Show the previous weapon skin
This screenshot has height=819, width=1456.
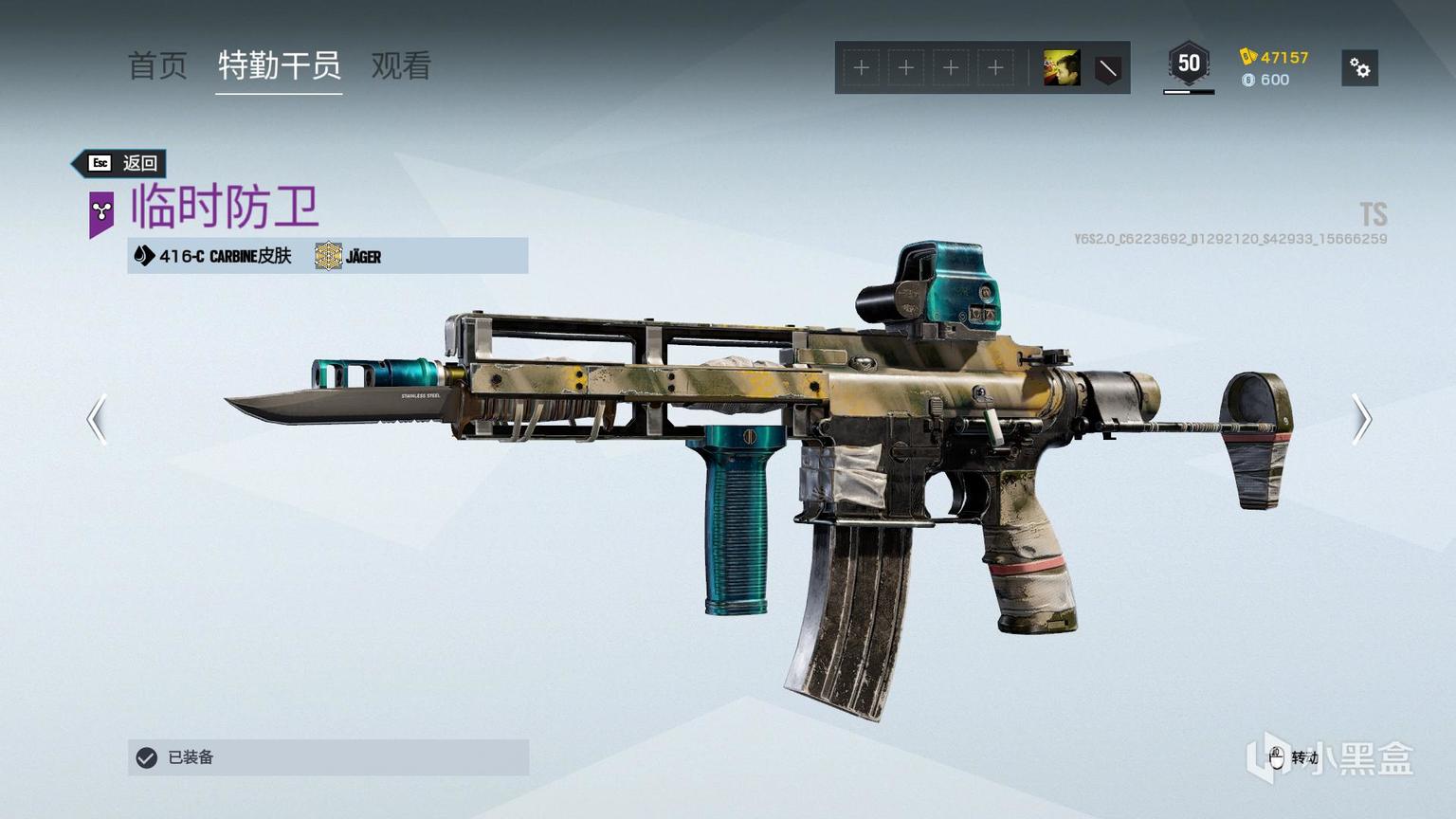click(97, 419)
